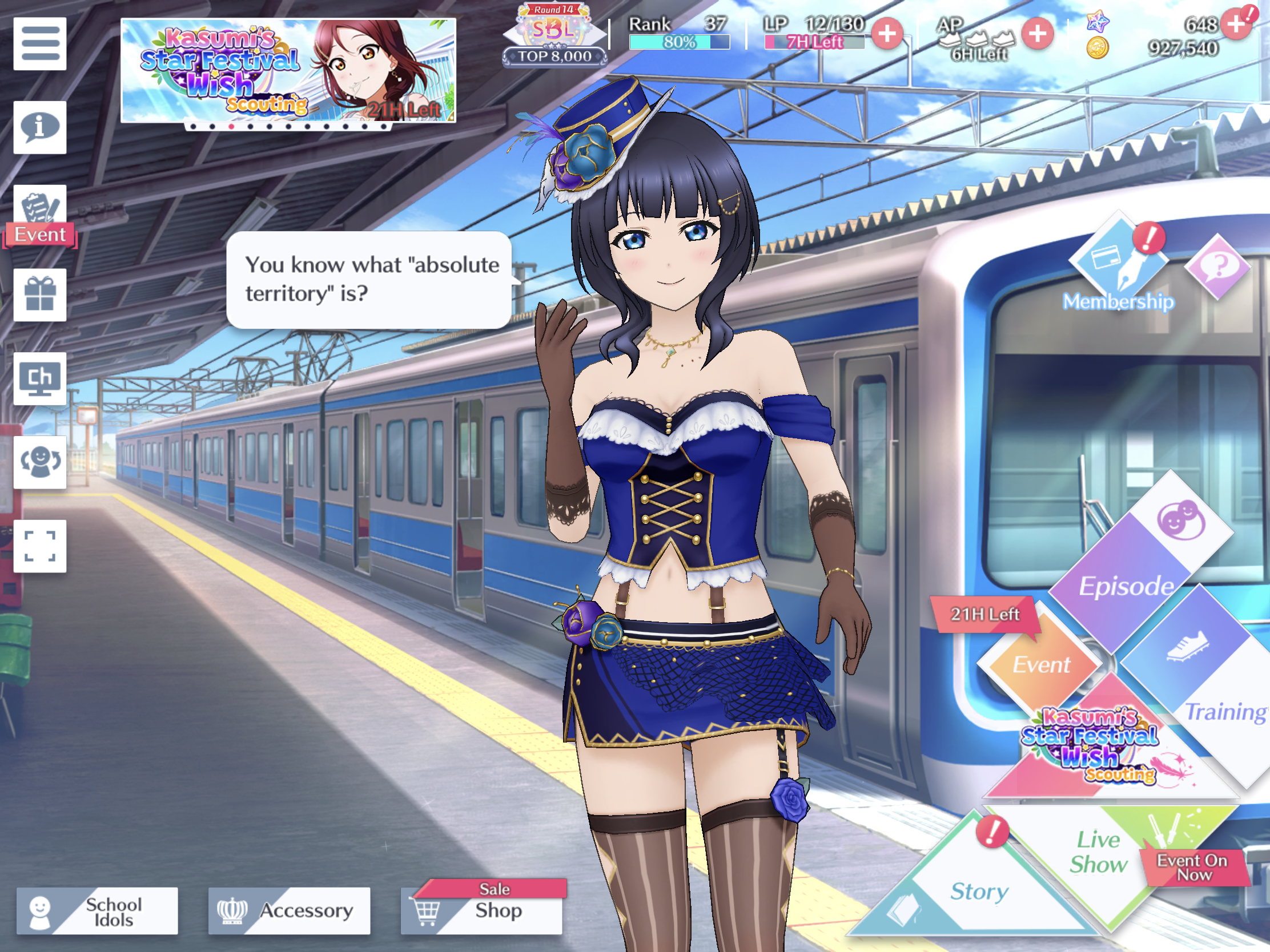Open the School Idols menu
This screenshot has width=1270, height=952.
point(97,911)
